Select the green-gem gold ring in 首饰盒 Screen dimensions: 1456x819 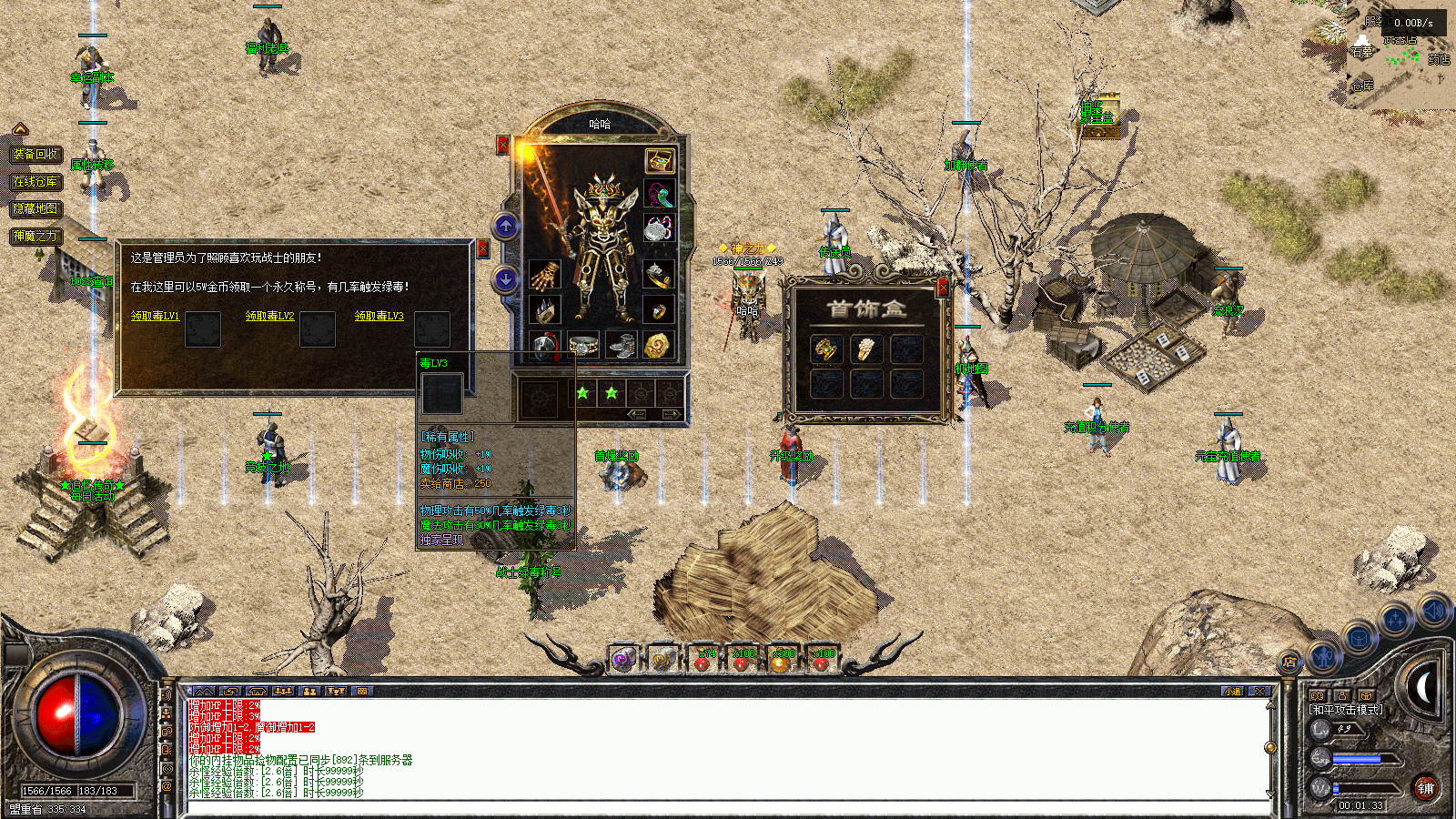[826, 349]
